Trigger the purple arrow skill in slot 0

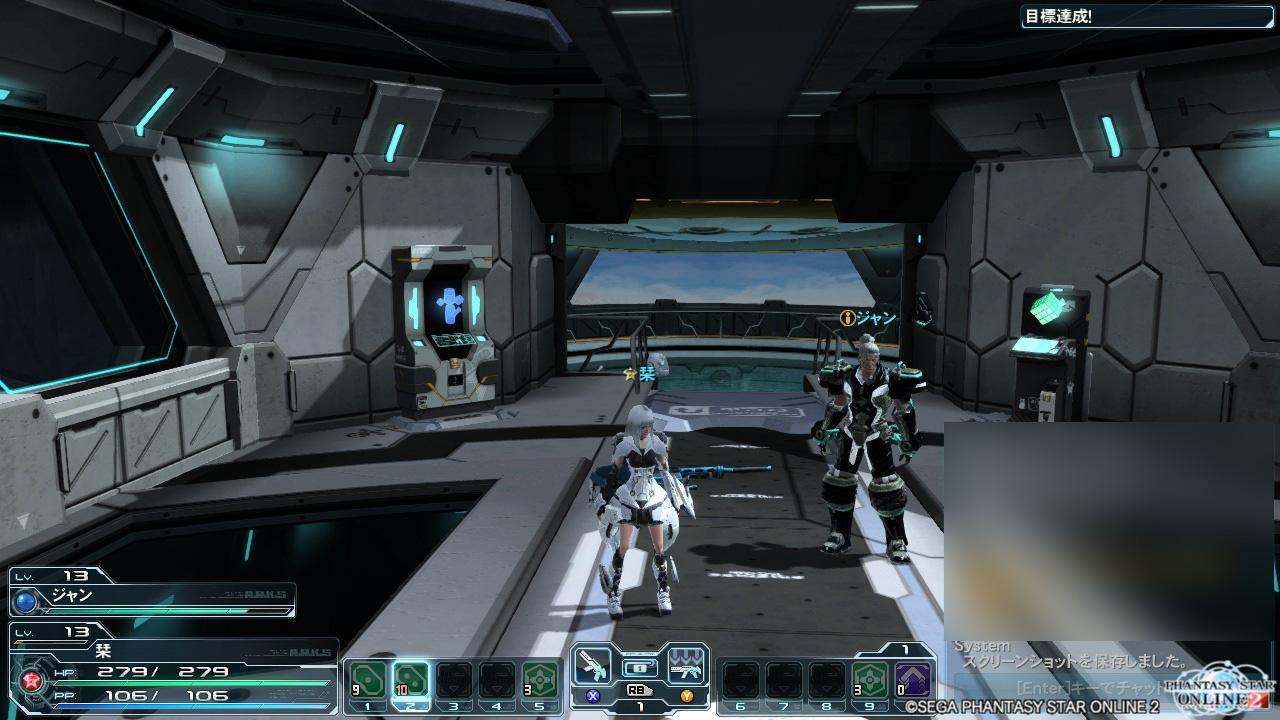point(914,681)
